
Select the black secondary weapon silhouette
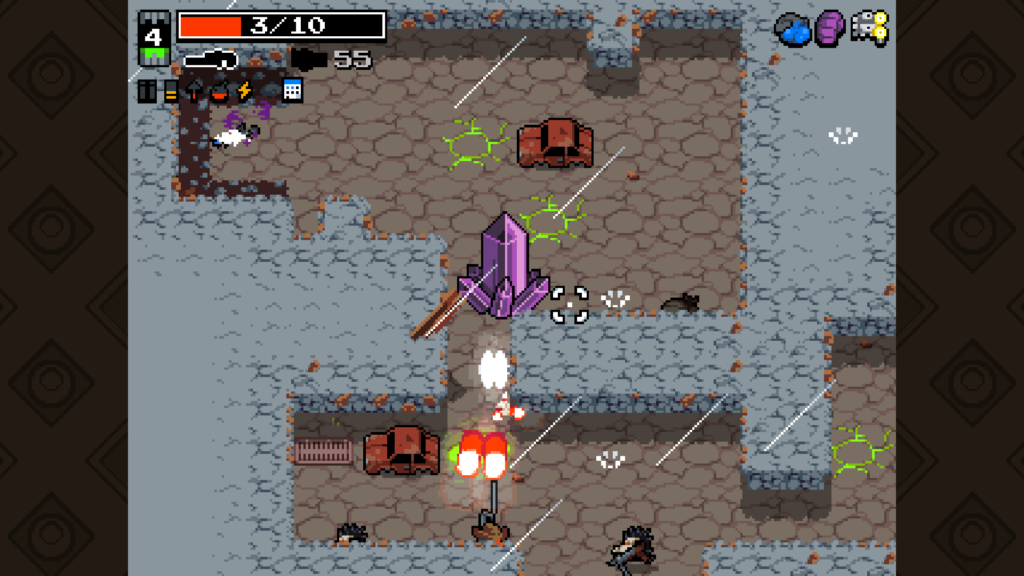309,60
